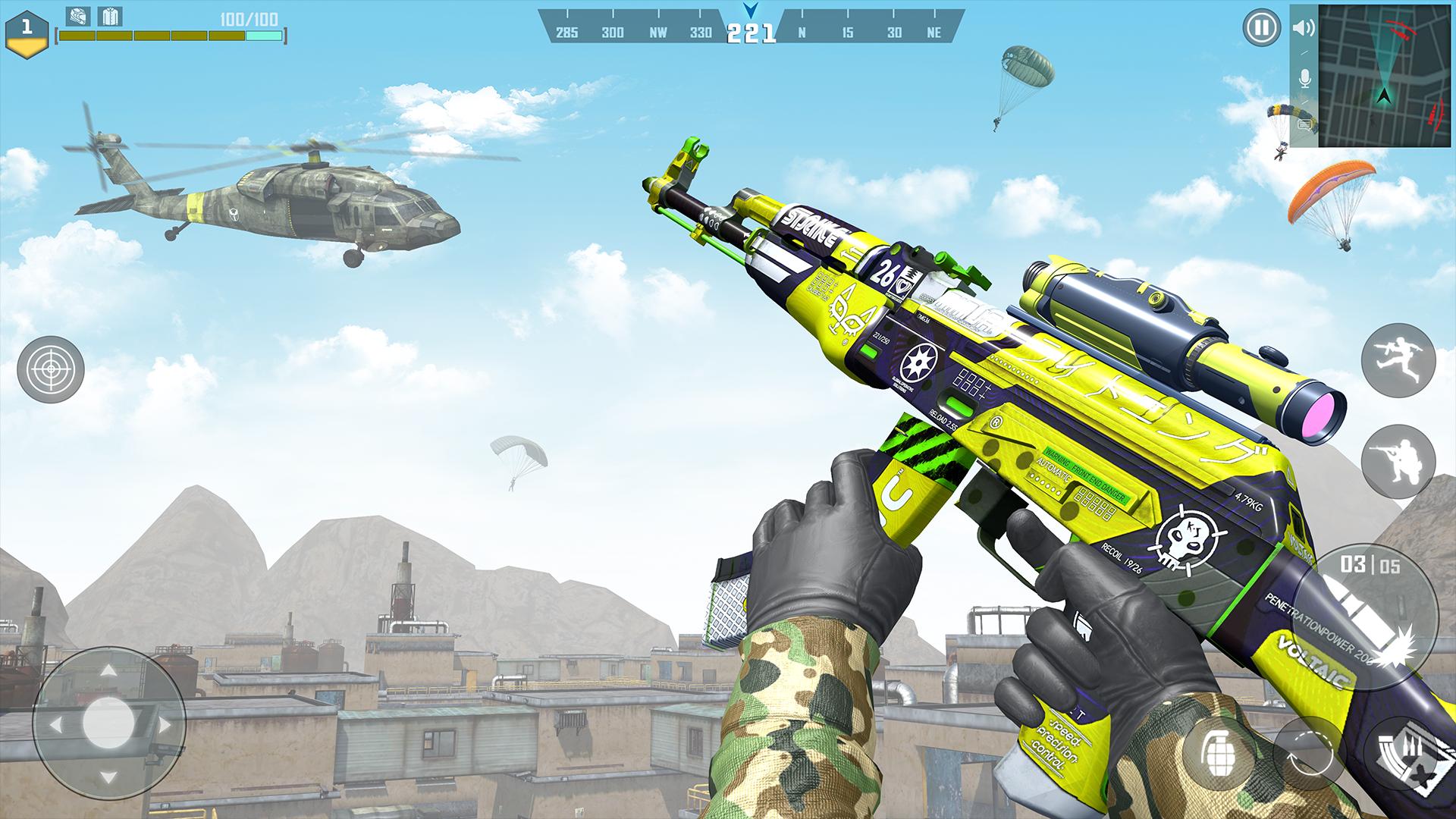The image size is (1456, 819).
Task: Pause the game with the pause button
Action: [x=1260, y=29]
